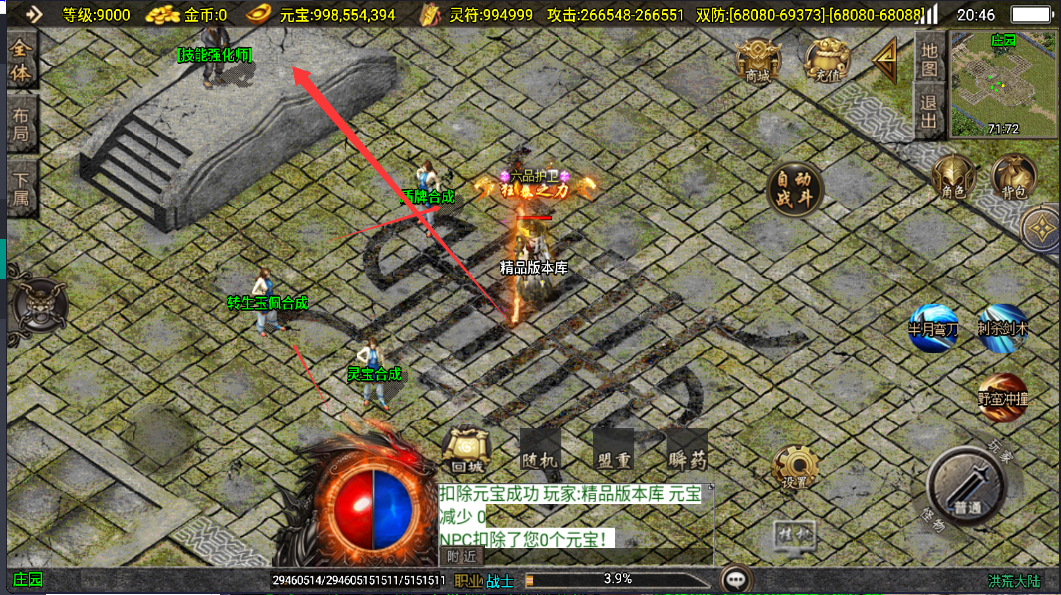Collapse the top icon row with the gold arrow
This screenshot has height=595, width=1061.
[x=885, y=62]
